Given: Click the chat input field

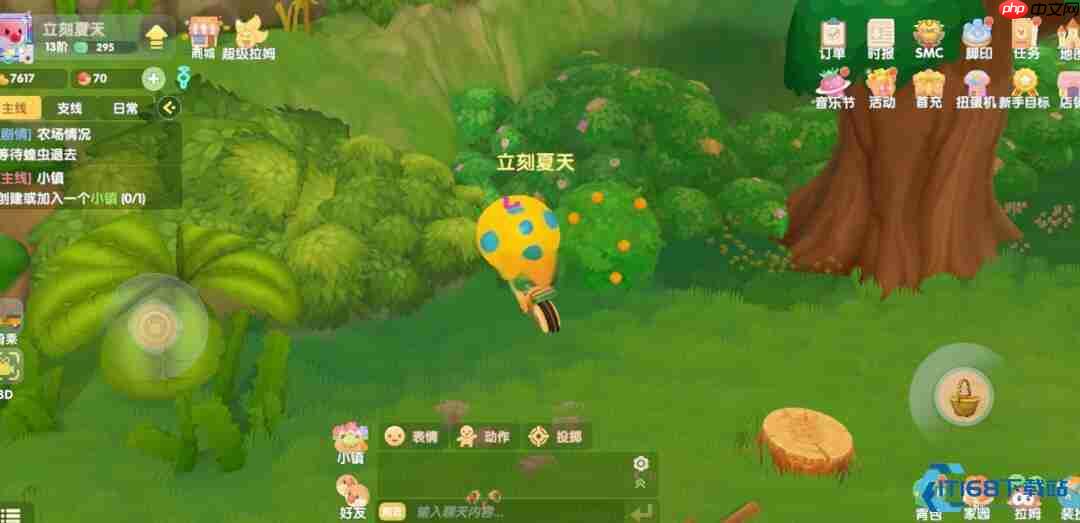Looking at the screenshot, I should 510,512.
